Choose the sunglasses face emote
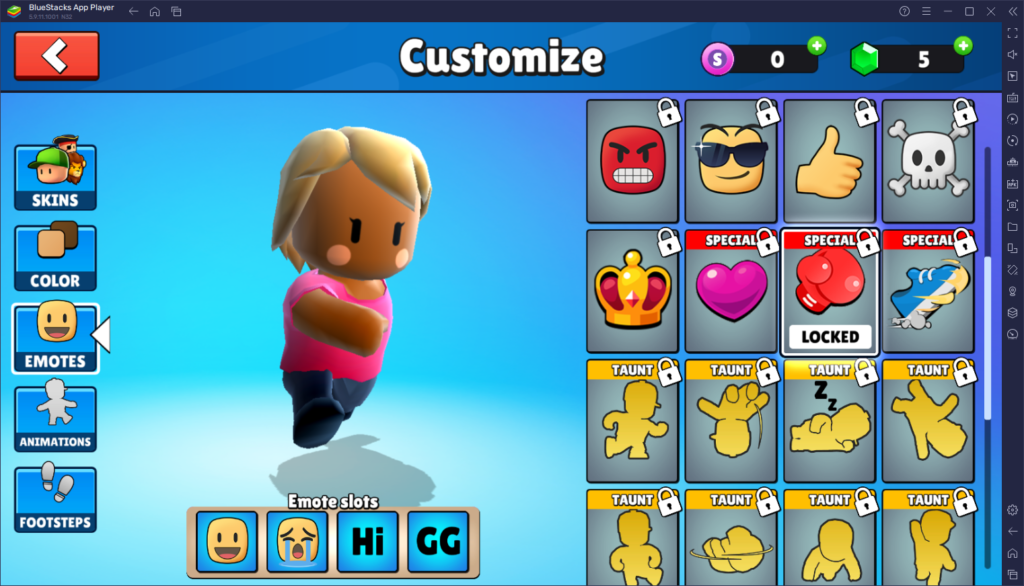1024x586 pixels. [730, 162]
